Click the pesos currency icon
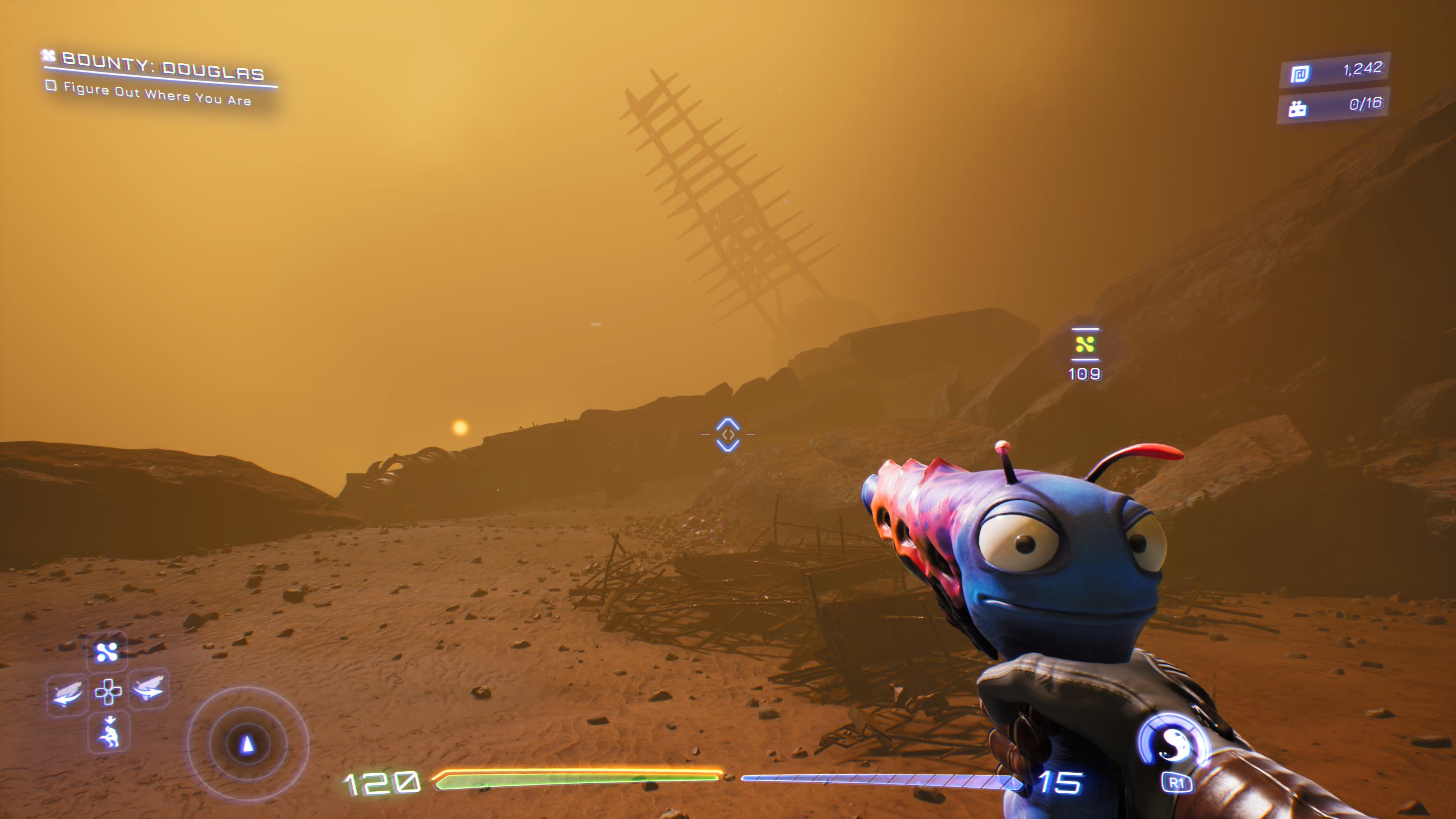 [1299, 74]
